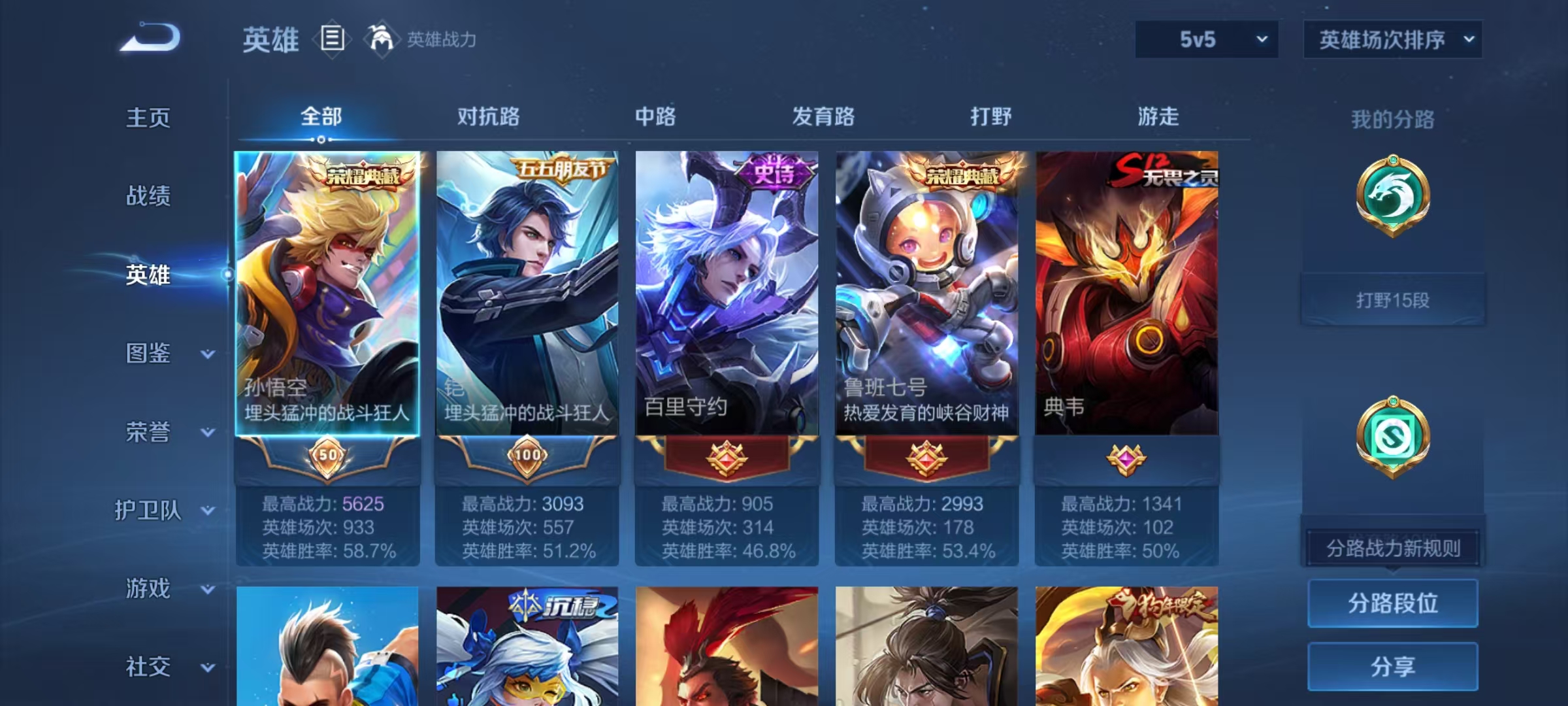The width and height of the screenshot is (1568, 706).
Task: Open the battle records icon beside 英雄 title
Action: [x=332, y=41]
